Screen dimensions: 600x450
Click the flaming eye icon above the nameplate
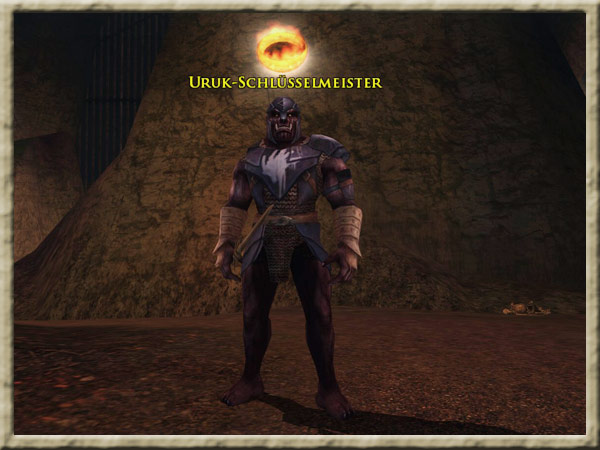(x=281, y=47)
